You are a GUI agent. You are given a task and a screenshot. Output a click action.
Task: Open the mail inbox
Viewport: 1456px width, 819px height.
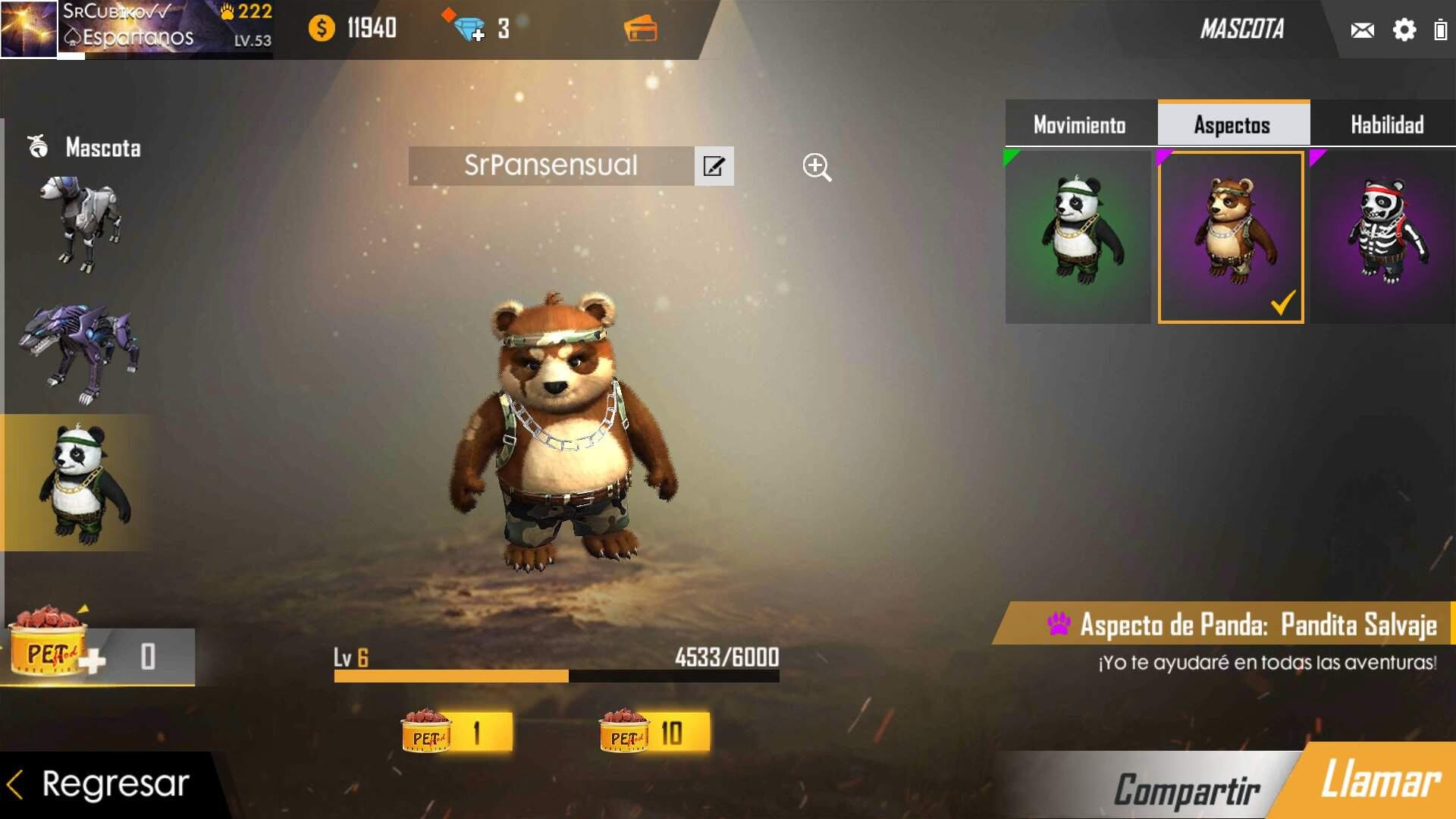pyautogui.click(x=1362, y=30)
